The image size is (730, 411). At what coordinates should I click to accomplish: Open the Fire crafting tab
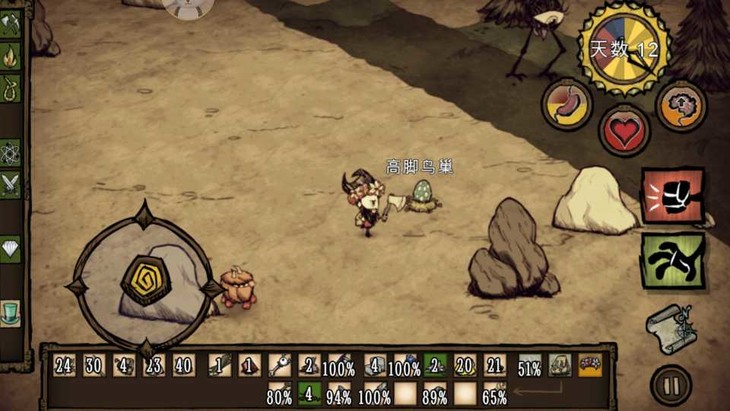[x=11, y=57]
